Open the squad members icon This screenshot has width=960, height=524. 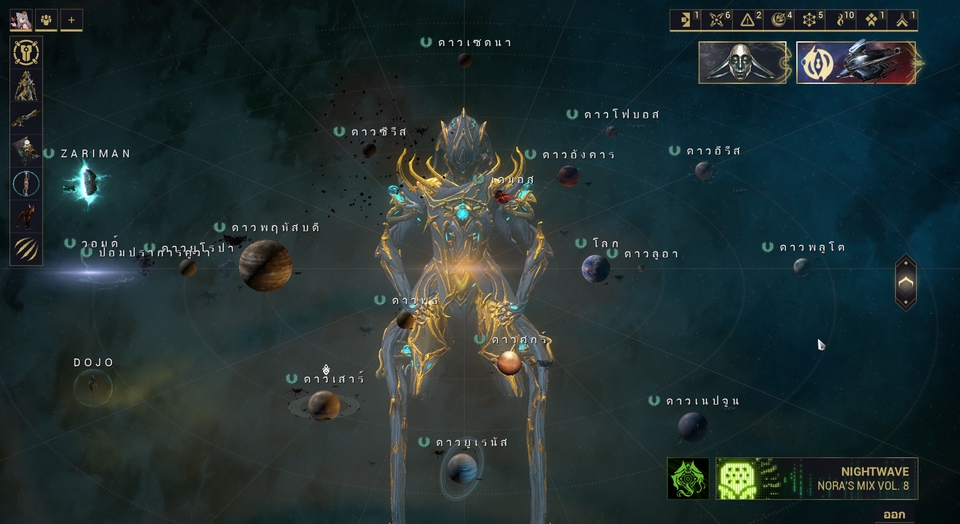[47, 19]
